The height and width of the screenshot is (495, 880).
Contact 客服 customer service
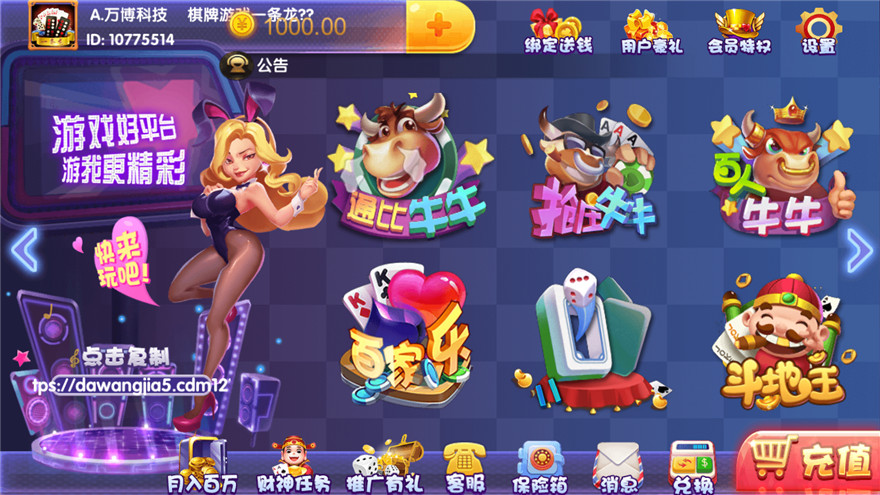click(463, 467)
